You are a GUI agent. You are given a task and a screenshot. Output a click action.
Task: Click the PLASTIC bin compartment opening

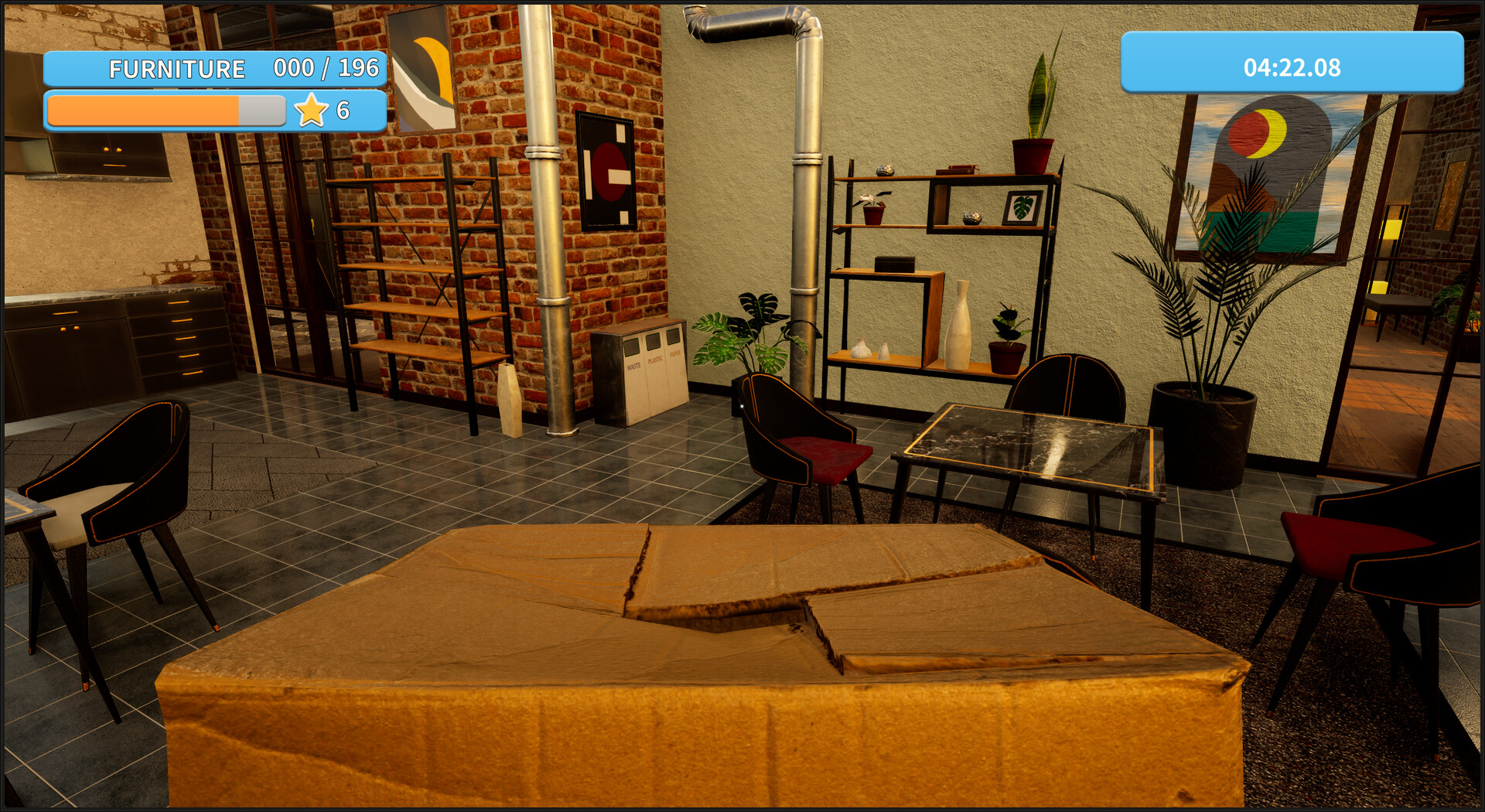[x=654, y=343]
